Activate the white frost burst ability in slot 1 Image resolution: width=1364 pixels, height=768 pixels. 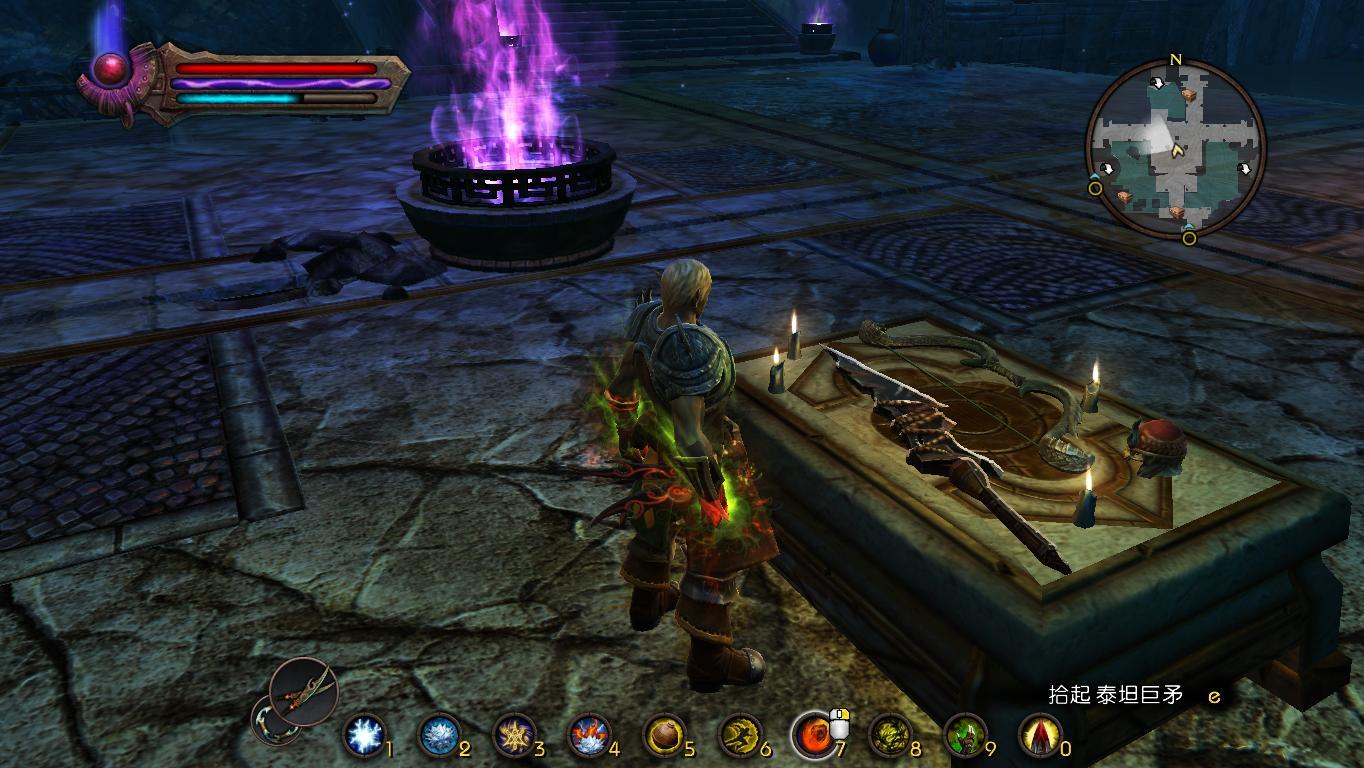click(364, 736)
